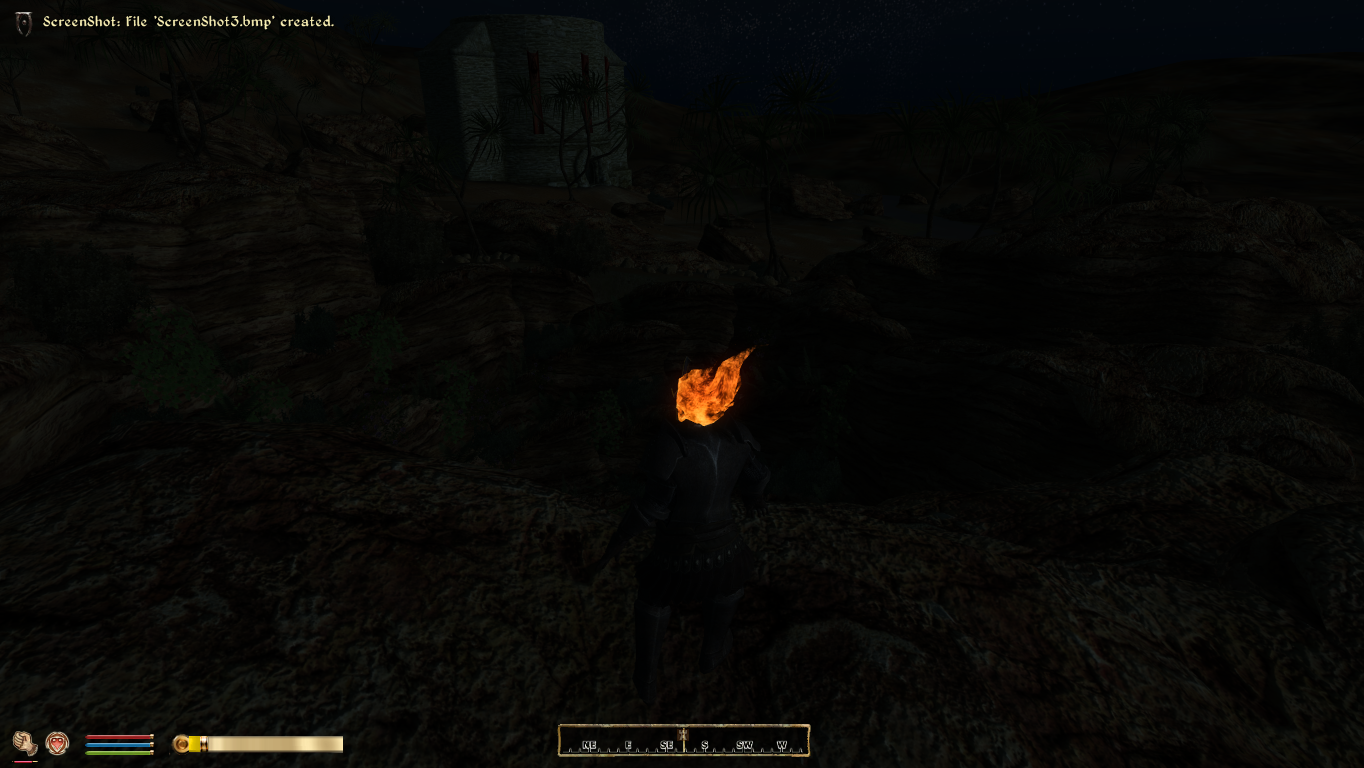Select the heart spell icon
Viewport: 1364px width, 768px height.
pyautogui.click(x=57, y=743)
